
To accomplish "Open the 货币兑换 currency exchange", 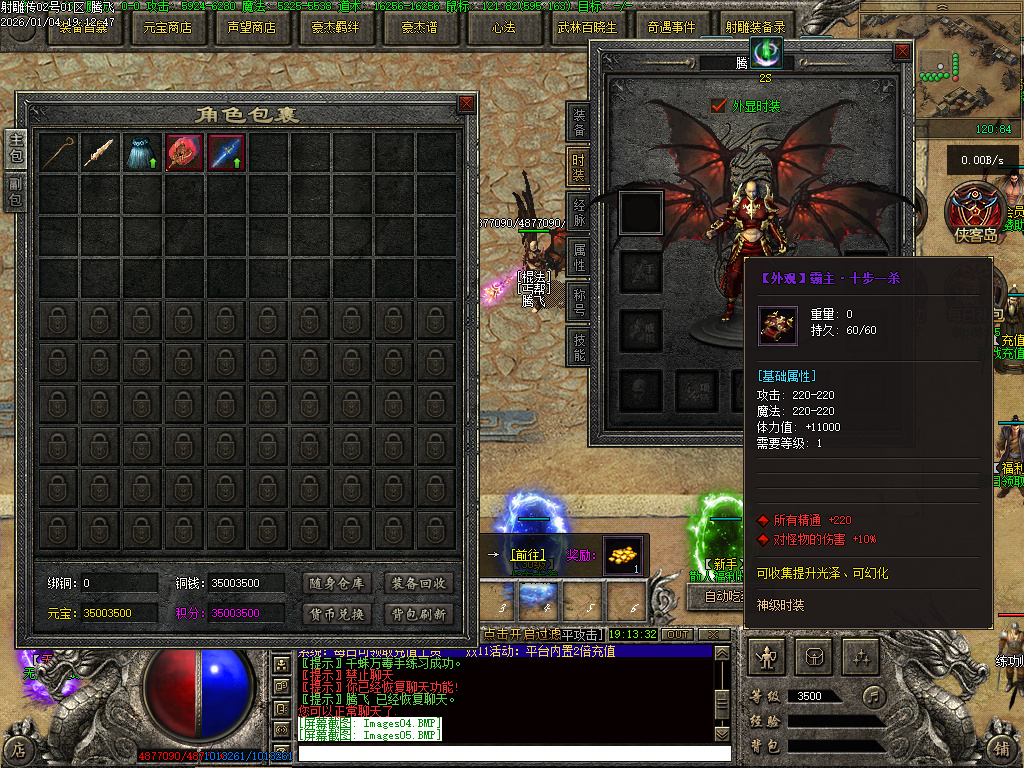I will point(336,614).
